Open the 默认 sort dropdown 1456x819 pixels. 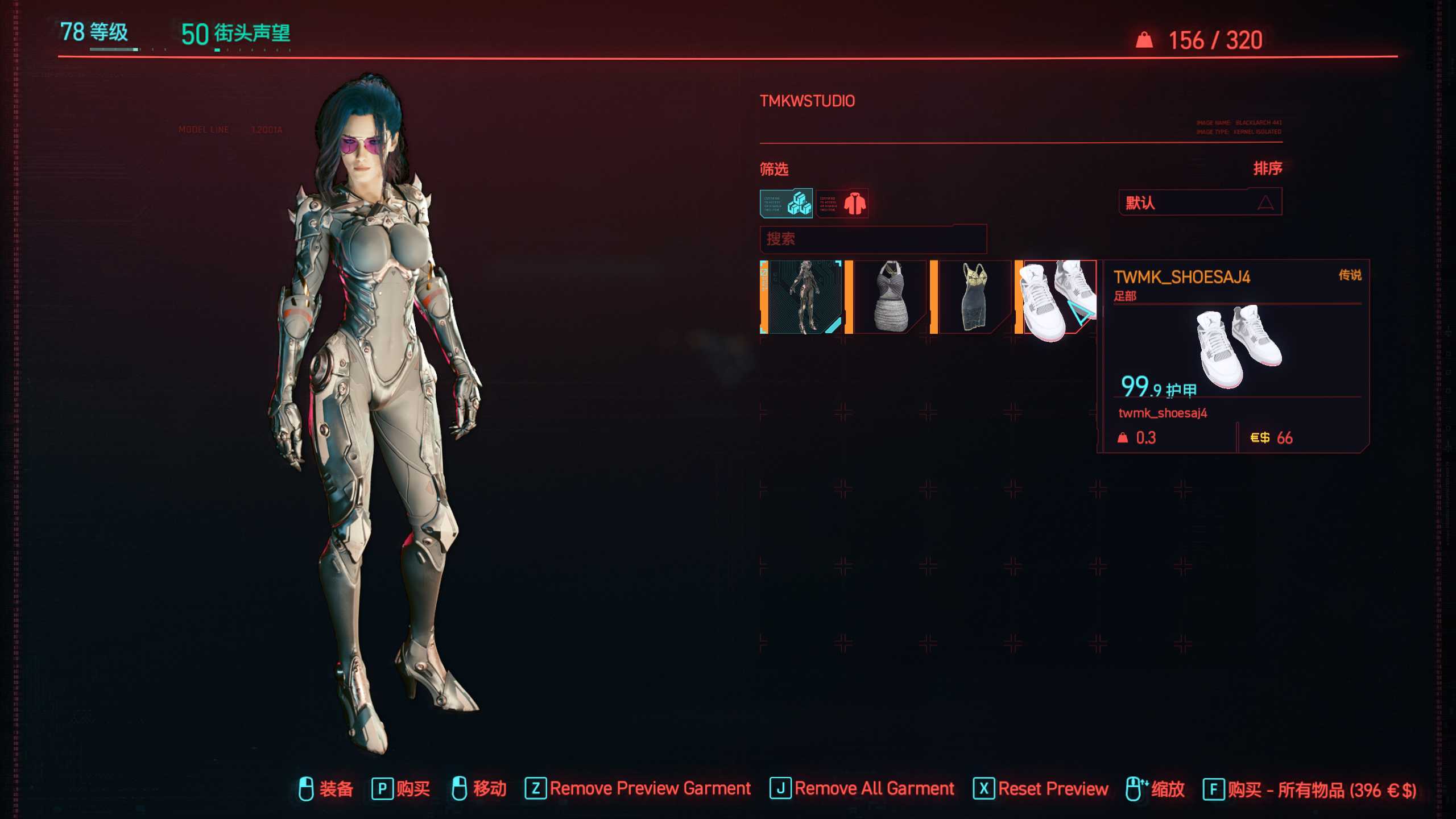point(1200,202)
